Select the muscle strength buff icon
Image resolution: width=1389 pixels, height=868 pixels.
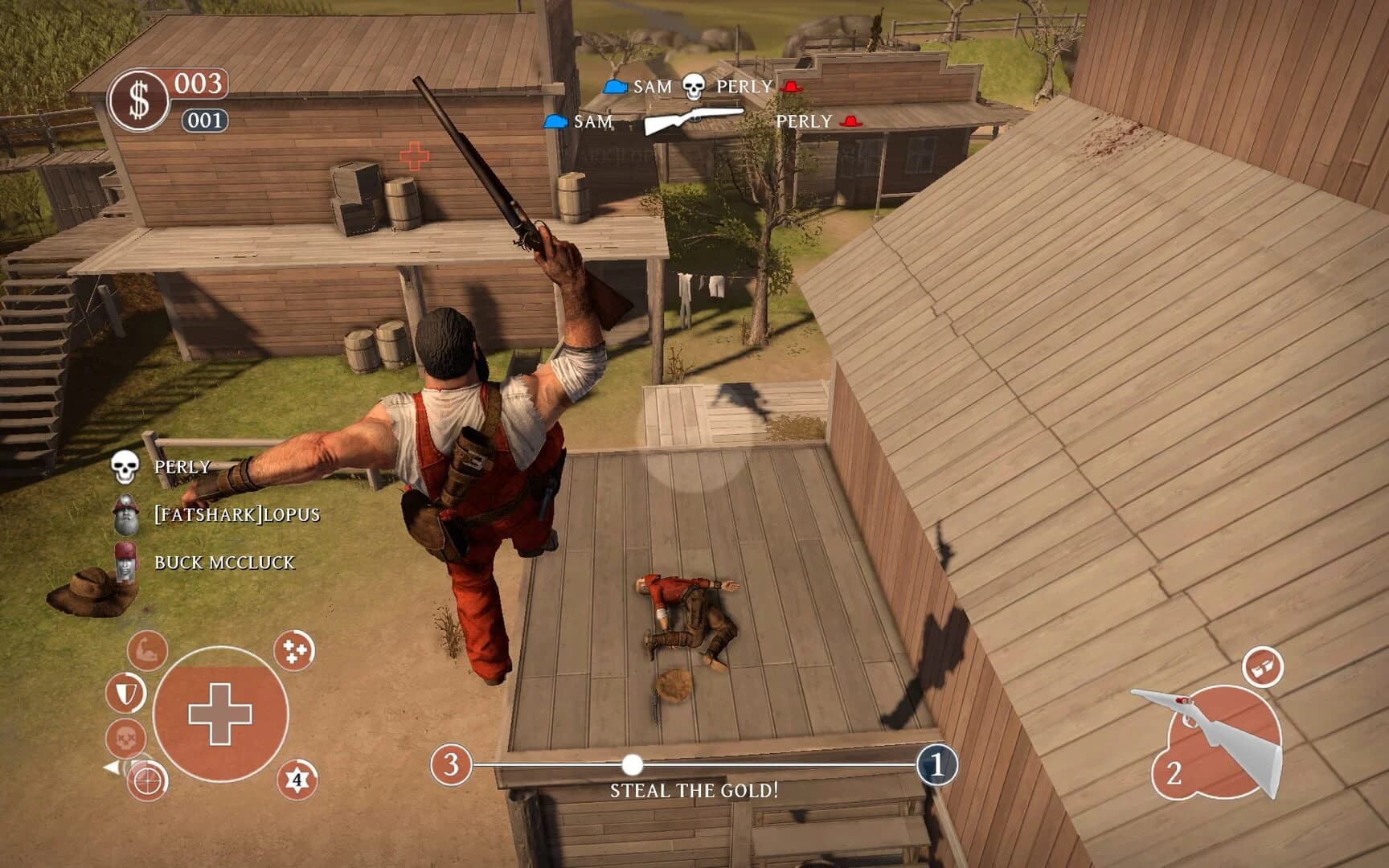(147, 651)
